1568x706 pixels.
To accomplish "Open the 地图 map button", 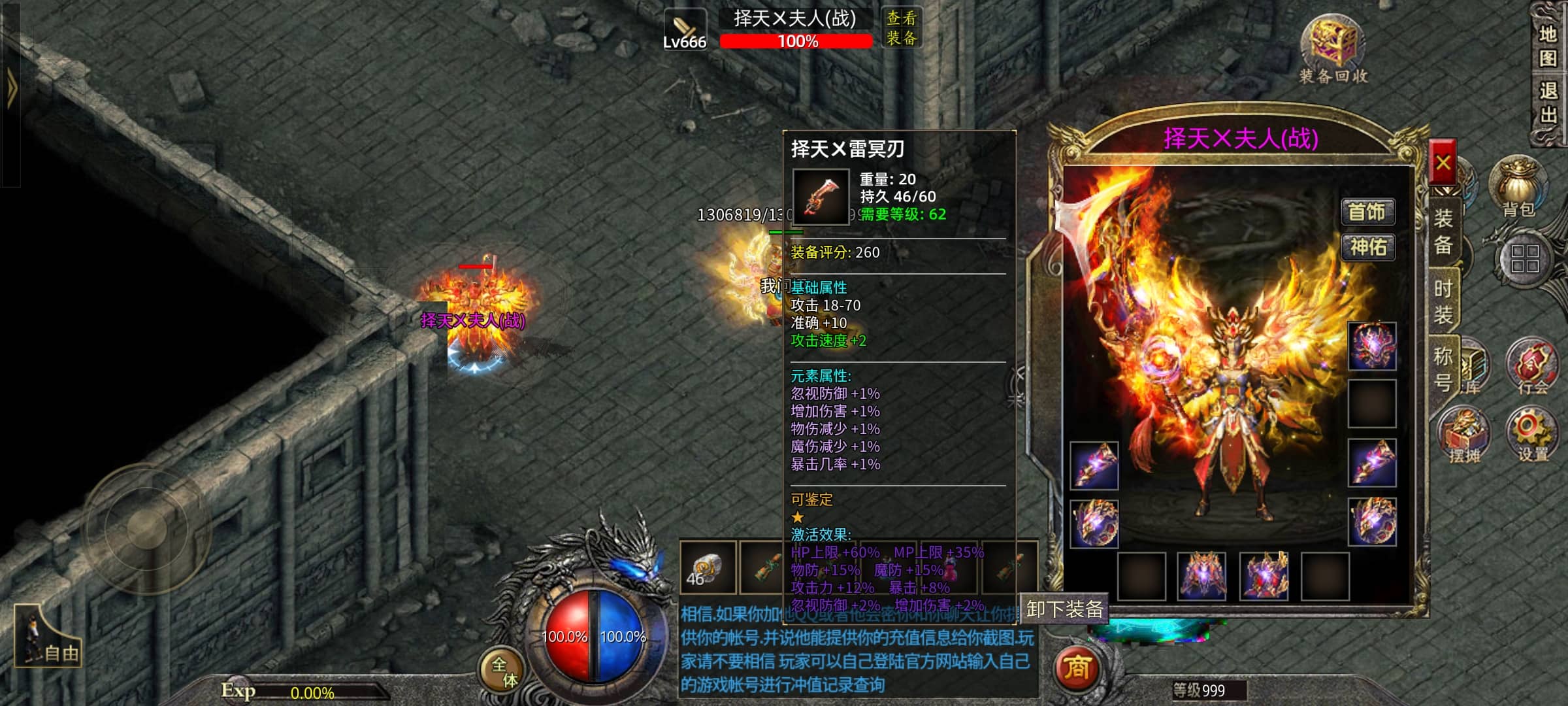I will [1548, 46].
